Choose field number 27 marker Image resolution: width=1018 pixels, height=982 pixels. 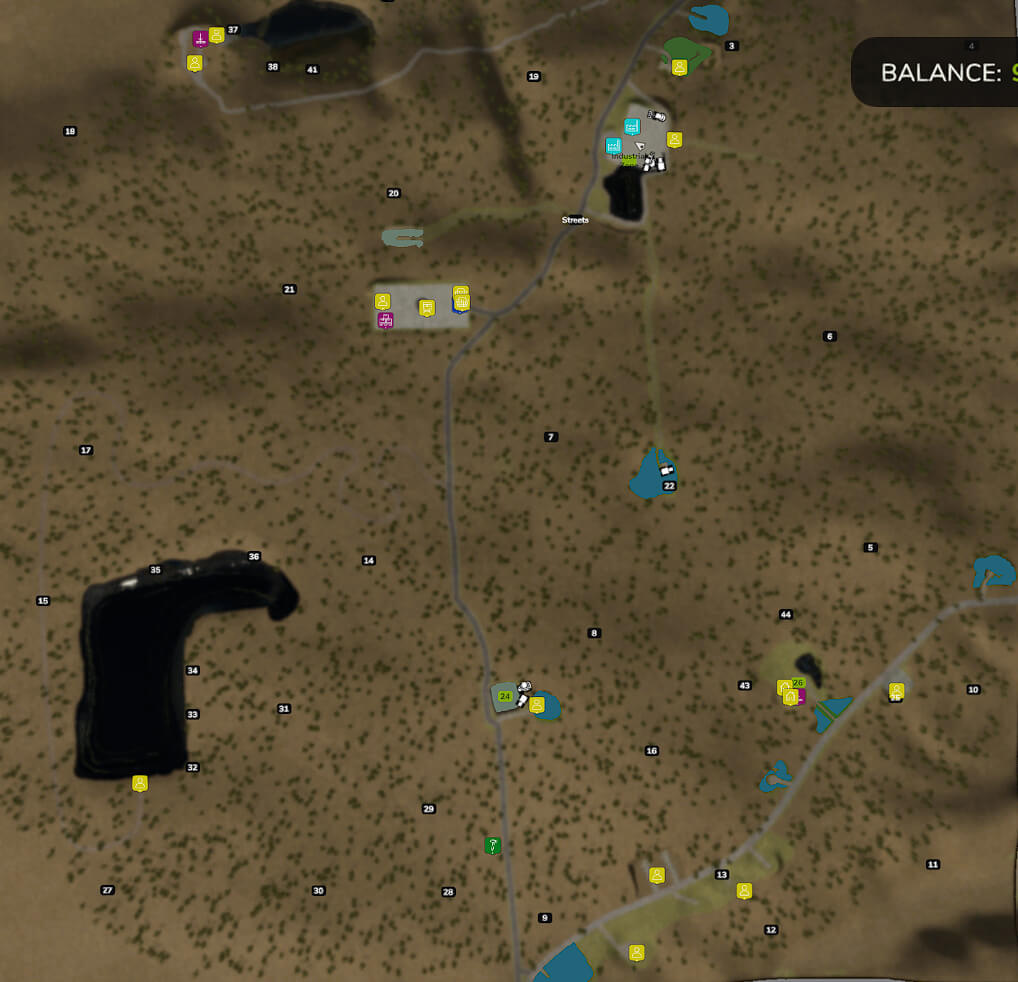pyautogui.click(x=108, y=890)
